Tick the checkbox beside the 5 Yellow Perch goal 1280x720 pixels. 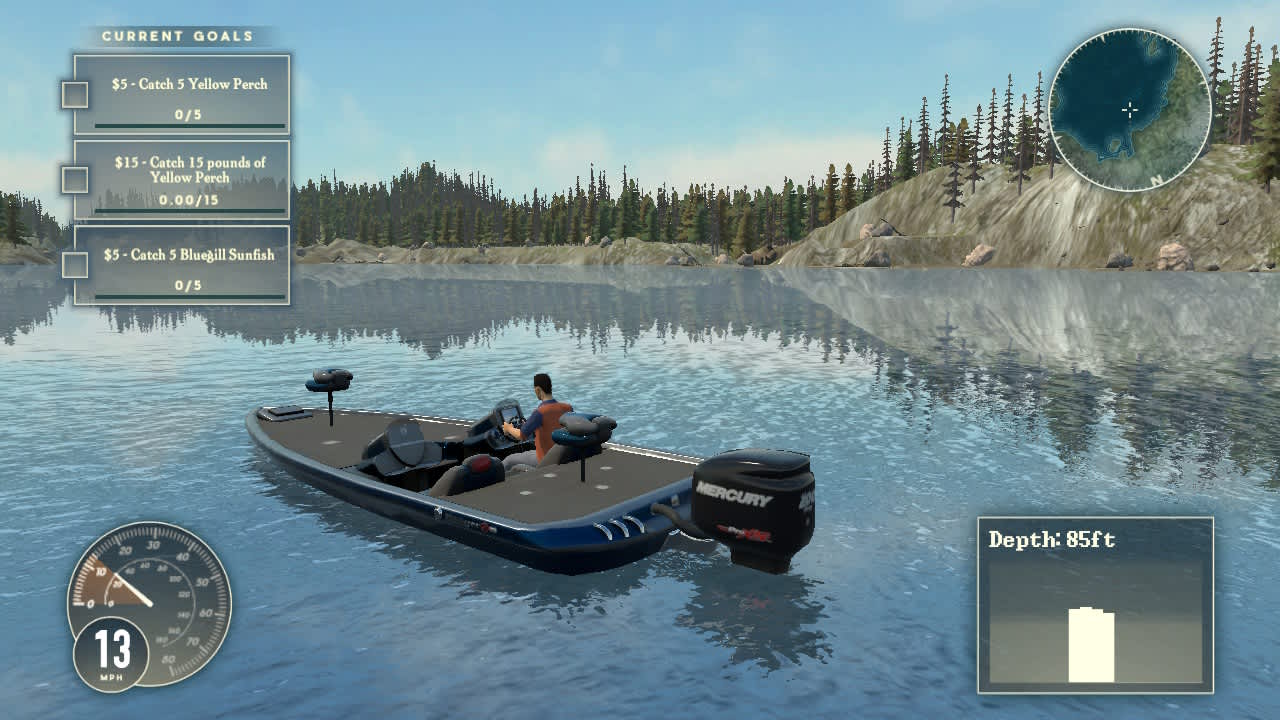click(75, 95)
